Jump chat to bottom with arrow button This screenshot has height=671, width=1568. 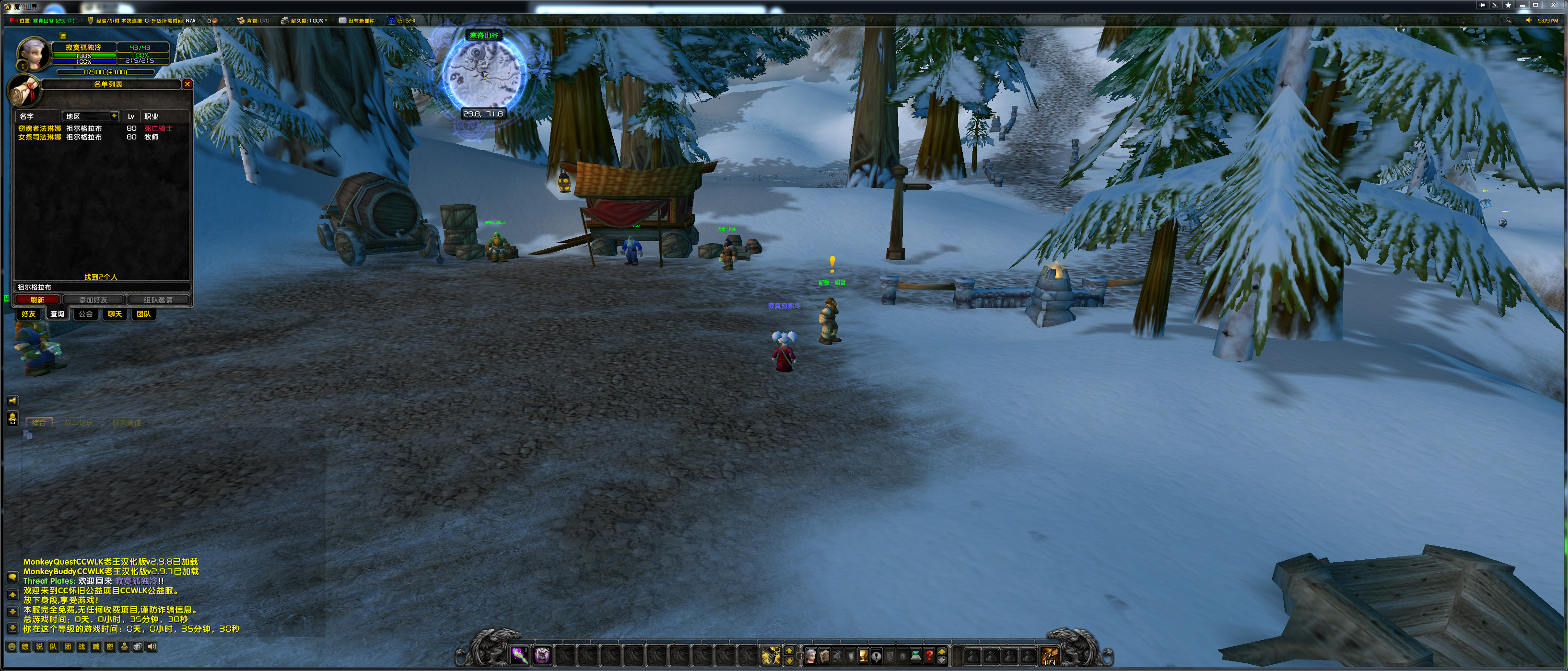[x=12, y=628]
